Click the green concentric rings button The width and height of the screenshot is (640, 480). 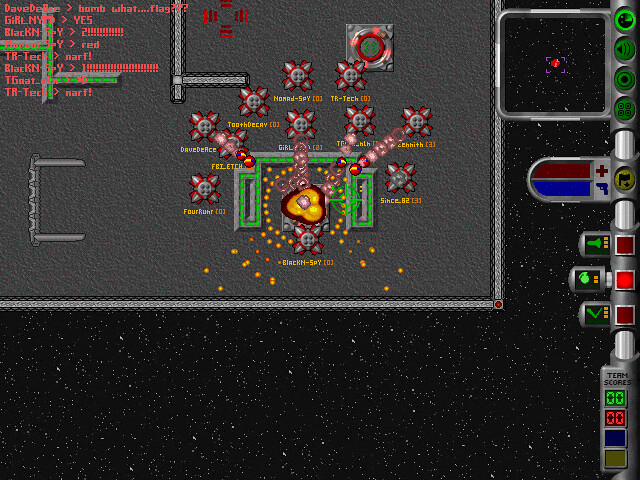coord(625,78)
